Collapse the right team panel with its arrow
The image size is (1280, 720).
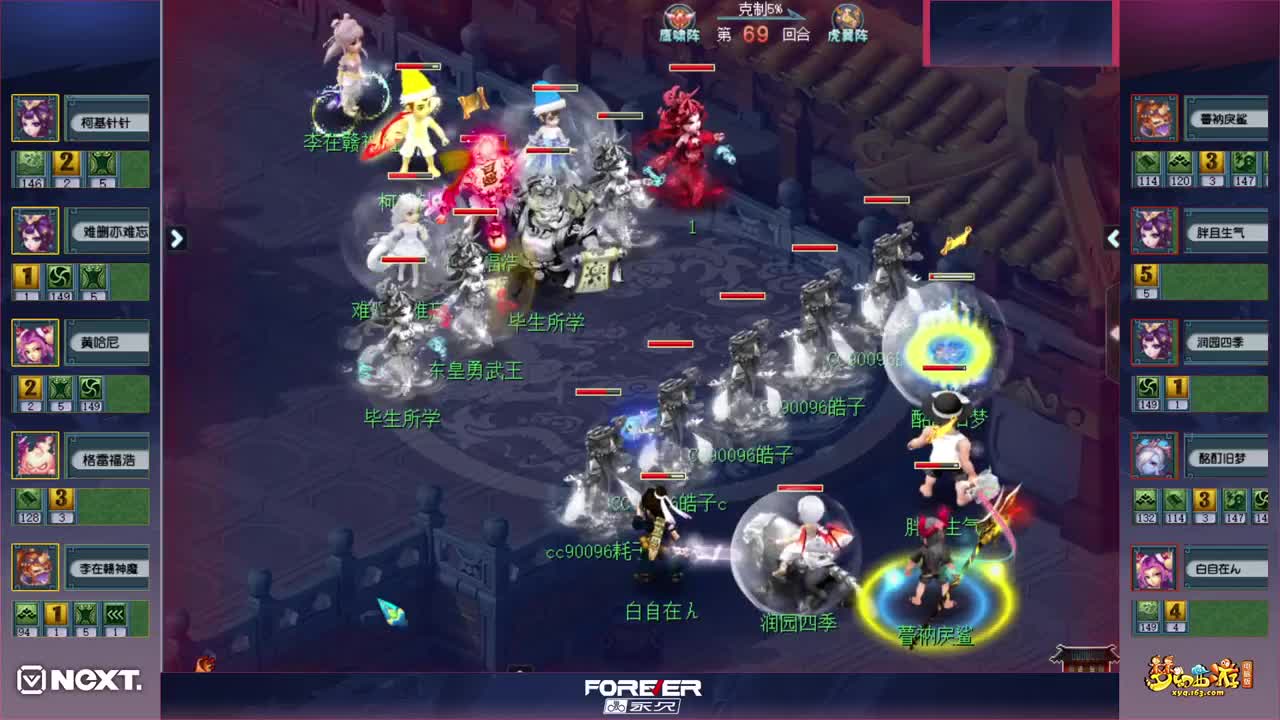(1112, 240)
